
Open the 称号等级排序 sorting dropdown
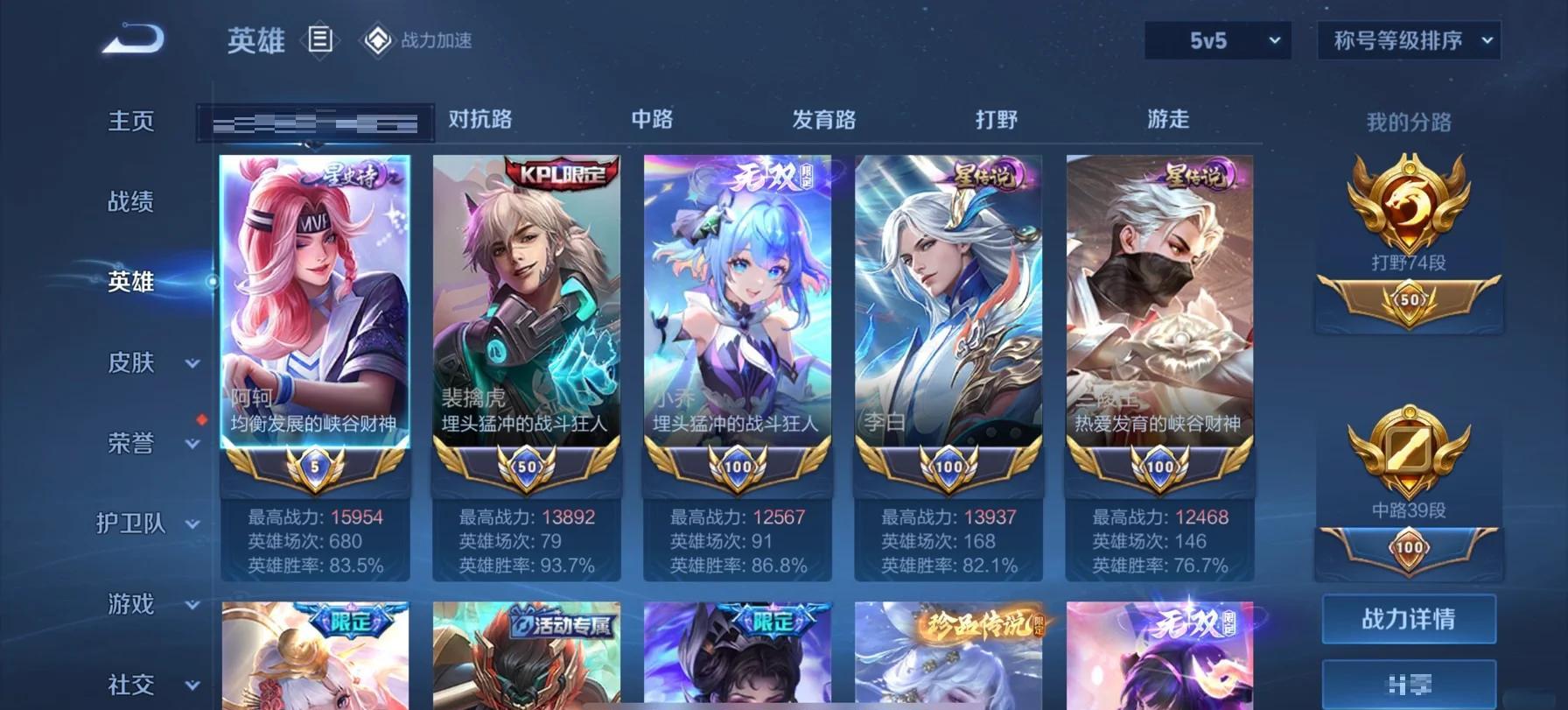[x=1407, y=39]
